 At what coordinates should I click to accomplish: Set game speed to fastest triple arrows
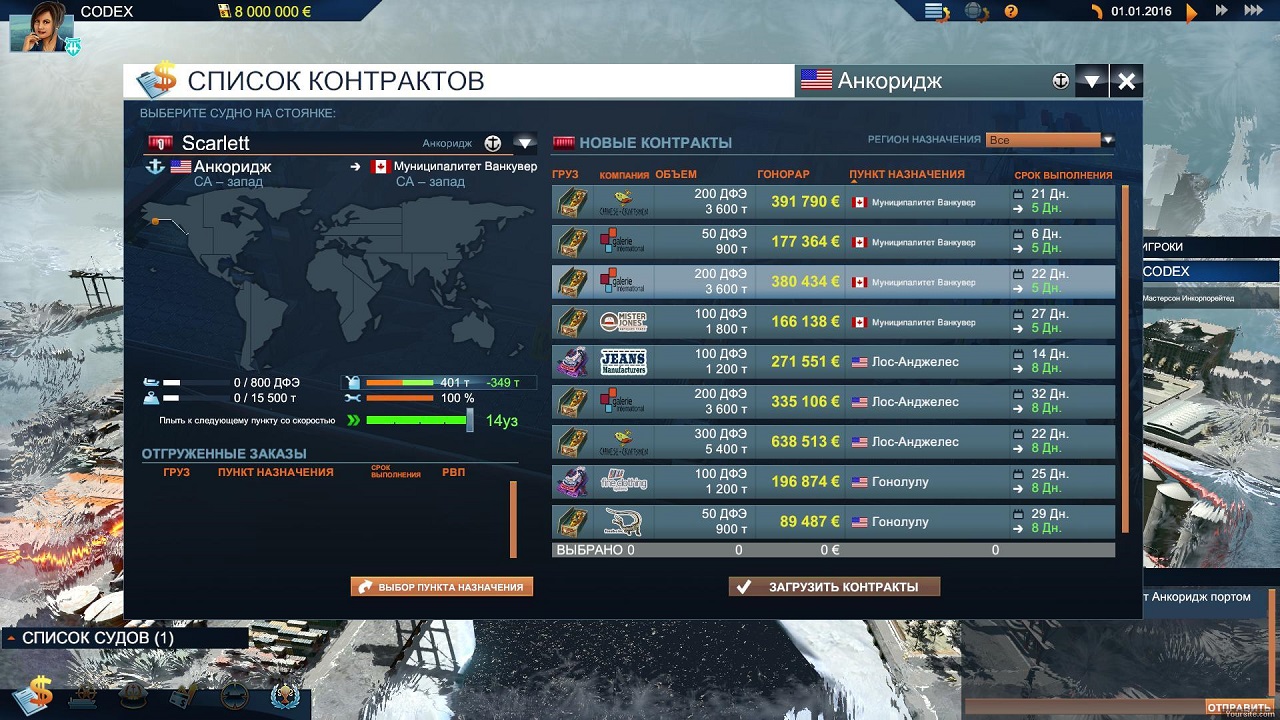point(1253,11)
